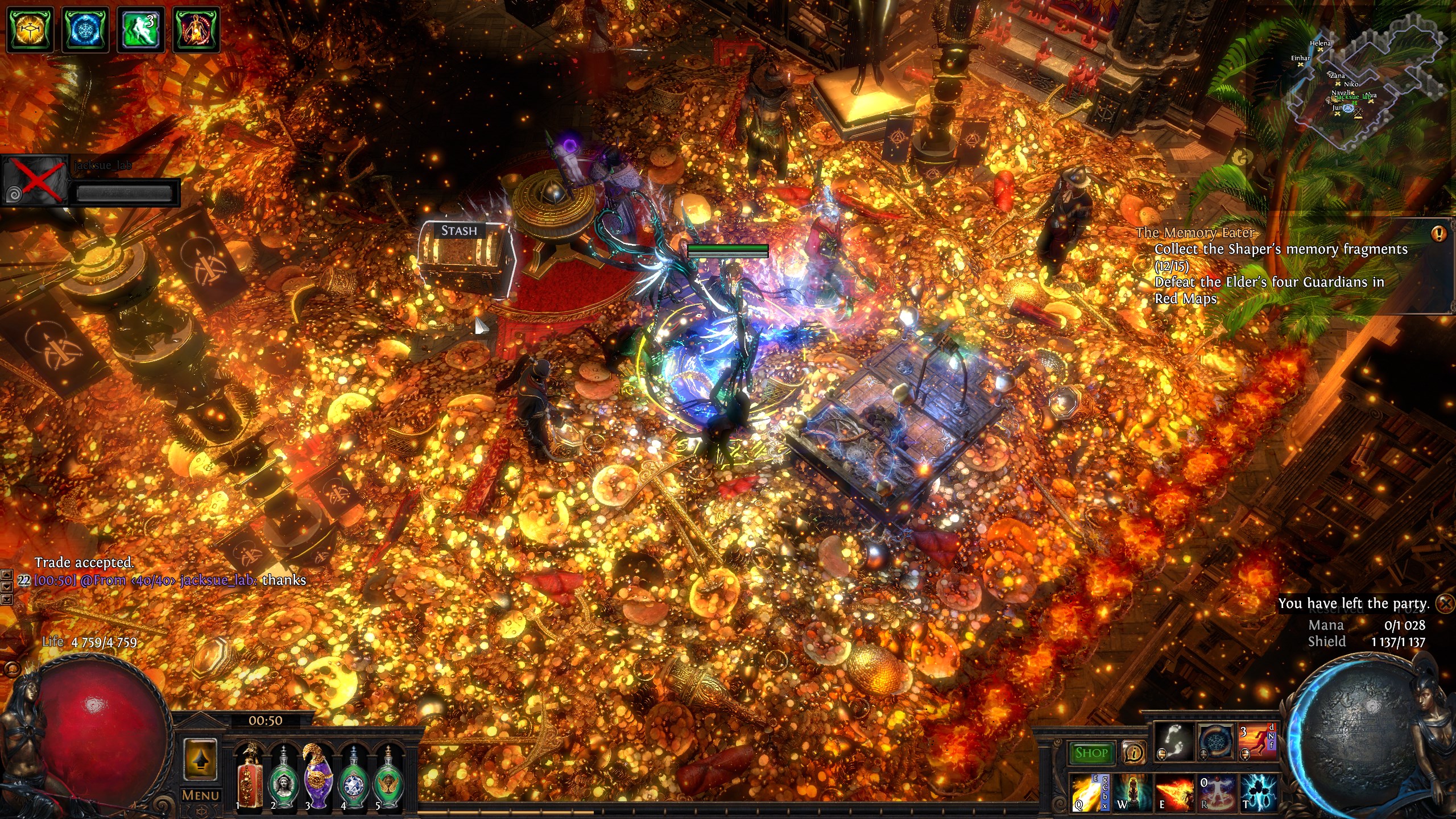Activate the blue lightning orbs skill on T
Viewport: 1456px width, 819px height.
[x=1259, y=793]
